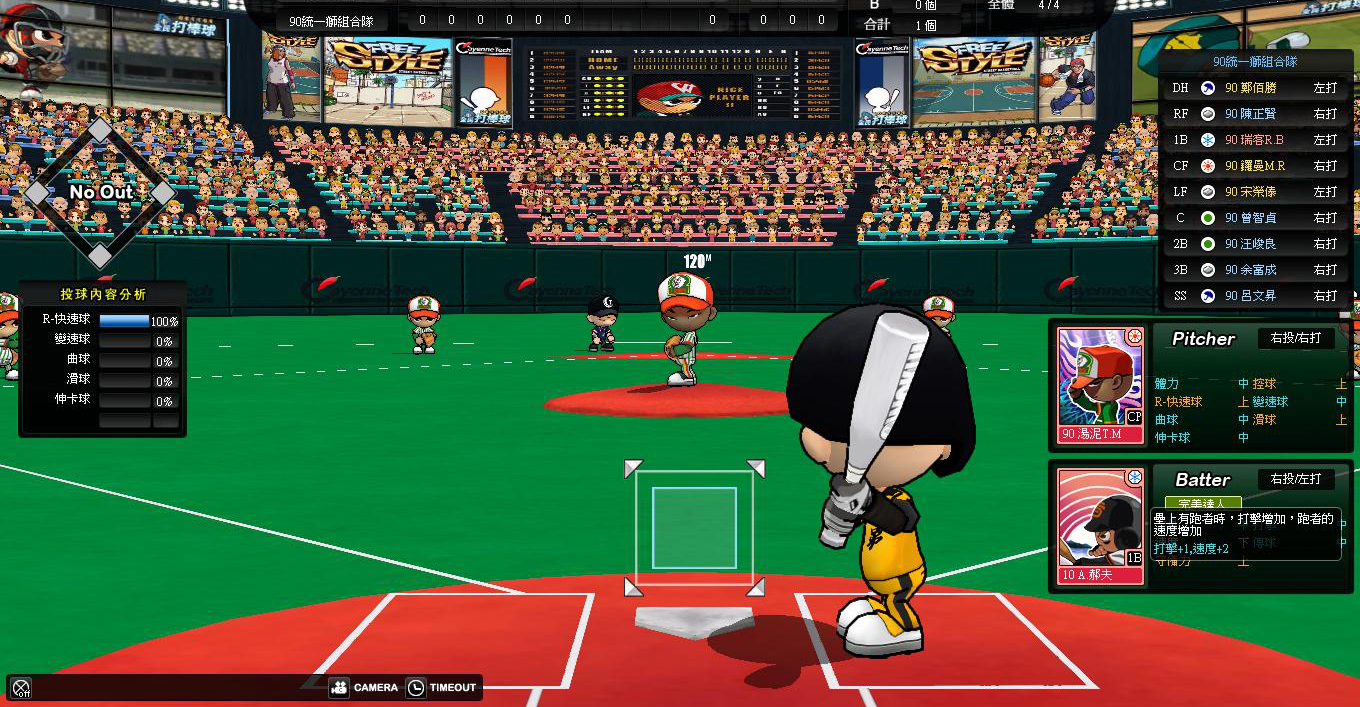The width and height of the screenshot is (1360, 707).
Task: Choose RF 陳正賢 lineup row
Action: click(x=1256, y=114)
